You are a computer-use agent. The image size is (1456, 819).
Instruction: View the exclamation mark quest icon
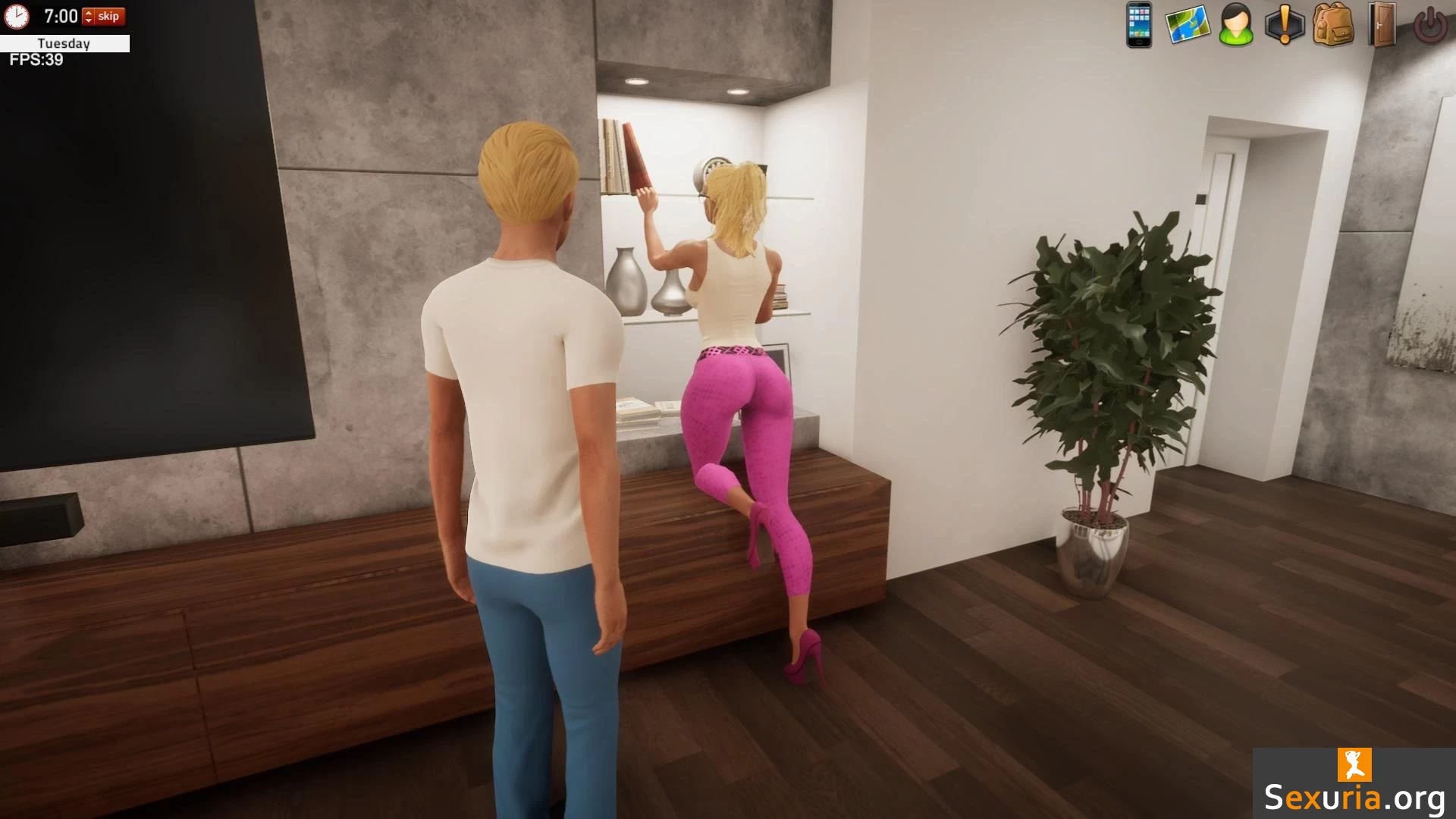coord(1284,25)
